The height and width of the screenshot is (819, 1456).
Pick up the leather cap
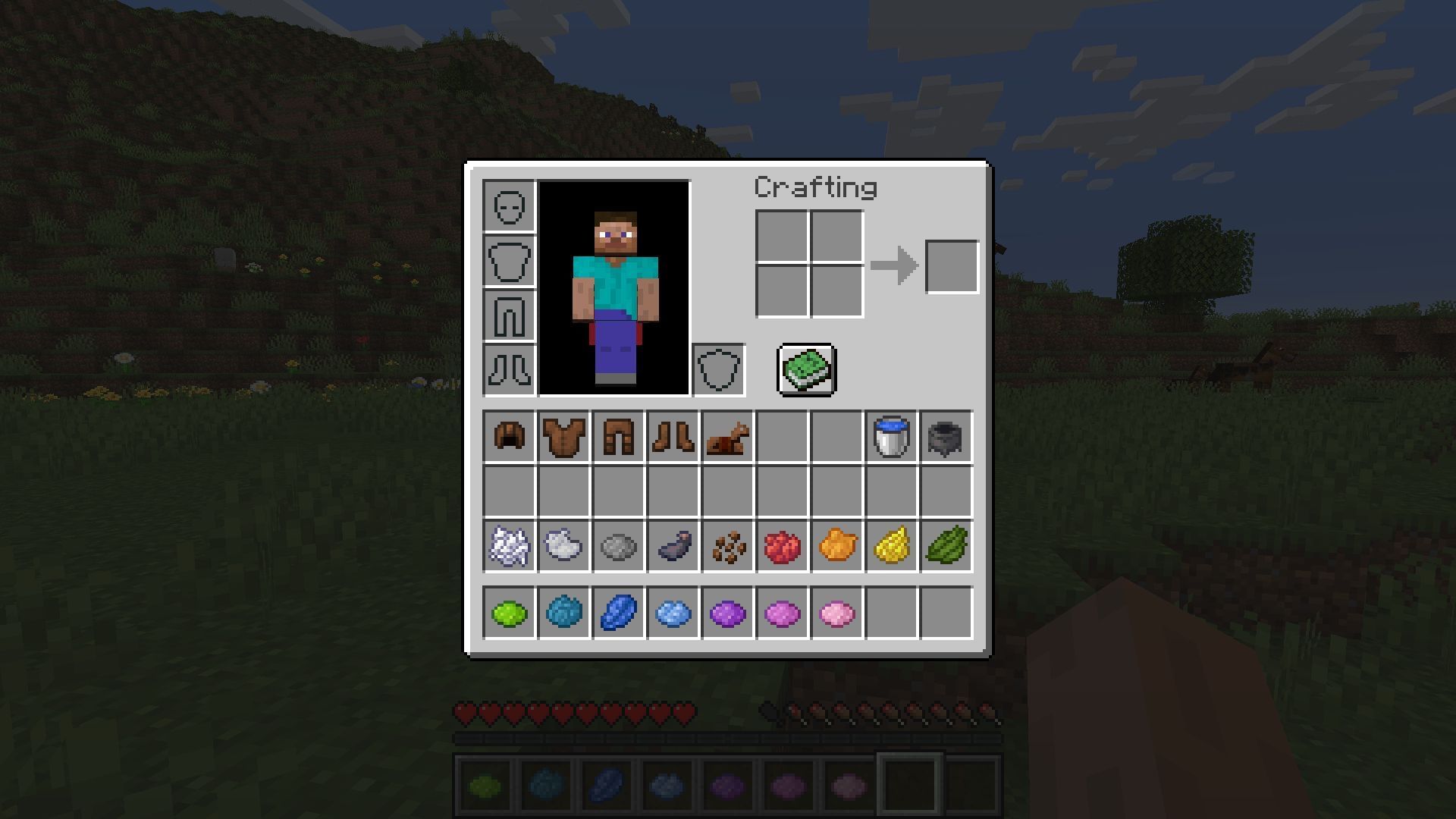pos(510,437)
